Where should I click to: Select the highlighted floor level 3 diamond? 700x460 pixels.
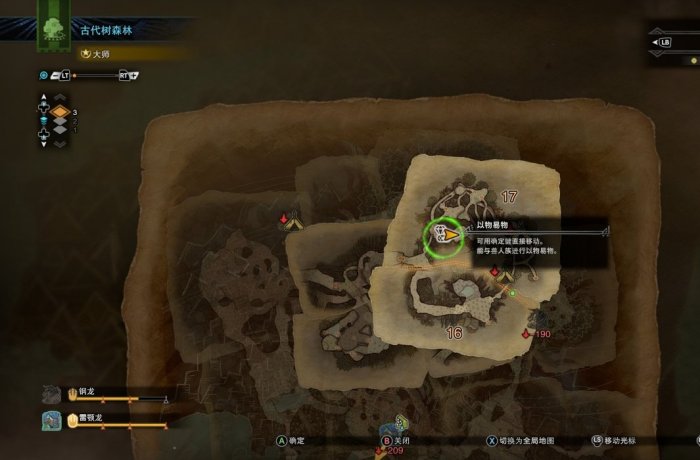click(x=60, y=112)
